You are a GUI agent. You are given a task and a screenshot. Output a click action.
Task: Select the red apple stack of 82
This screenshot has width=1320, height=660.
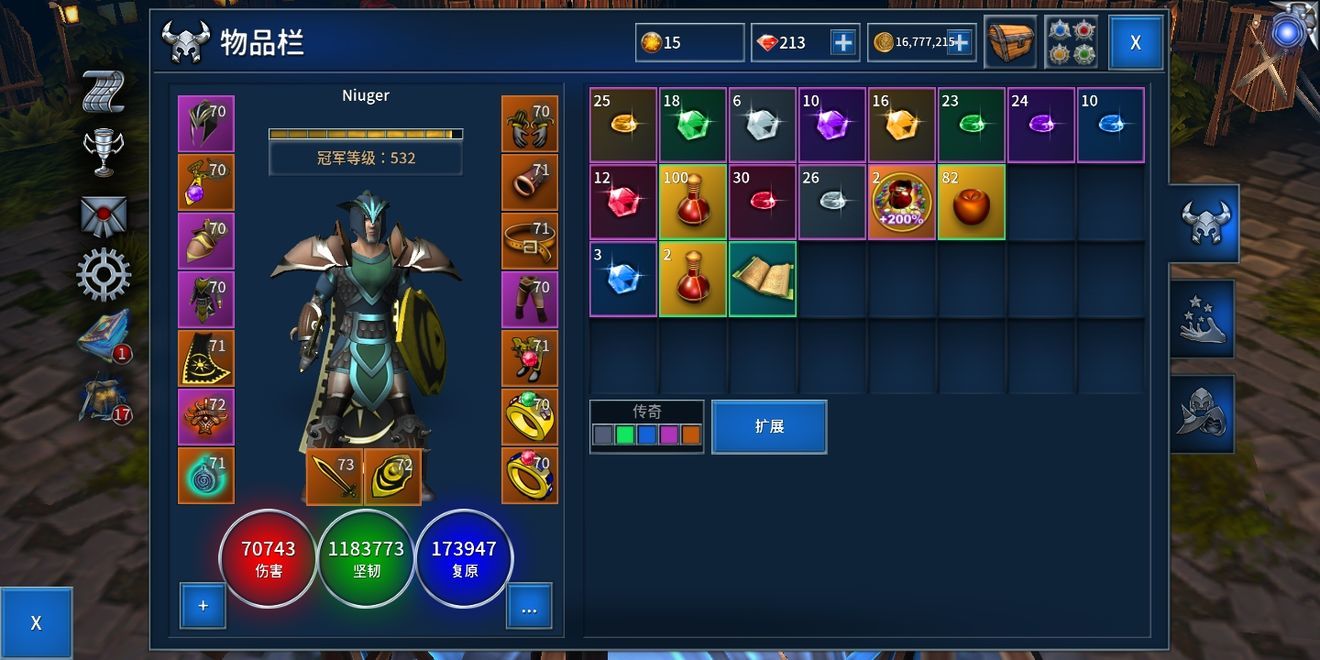click(971, 203)
